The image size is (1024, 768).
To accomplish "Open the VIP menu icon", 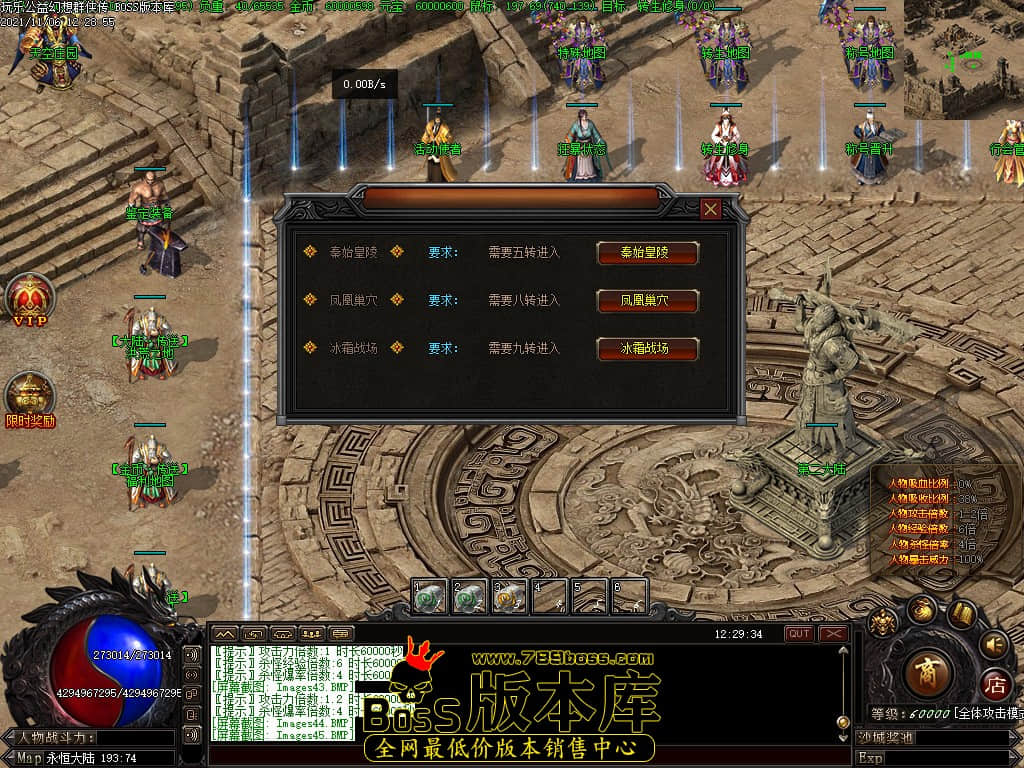I will (29, 298).
